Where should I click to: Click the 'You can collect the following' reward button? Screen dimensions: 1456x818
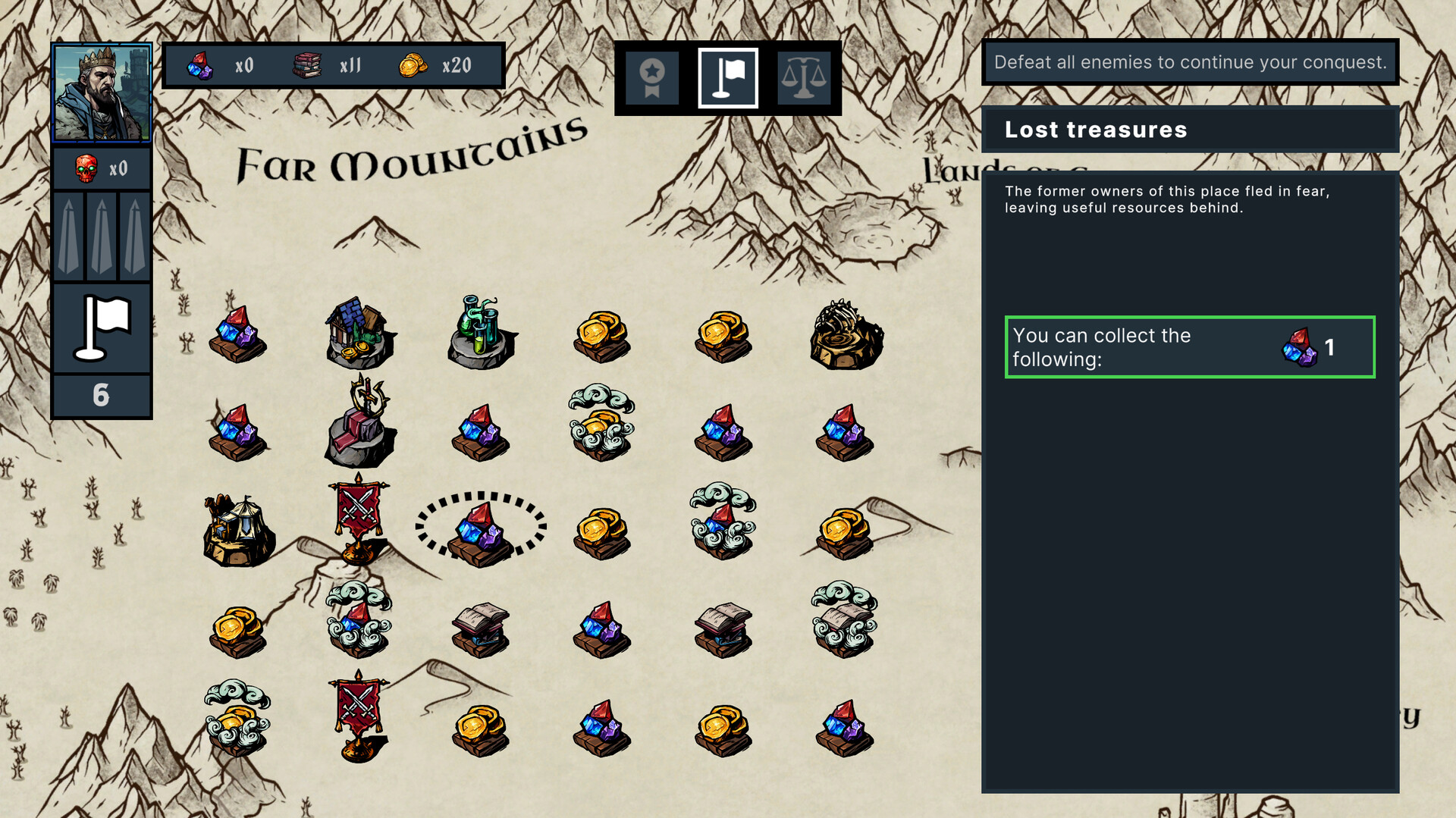click(x=1189, y=347)
